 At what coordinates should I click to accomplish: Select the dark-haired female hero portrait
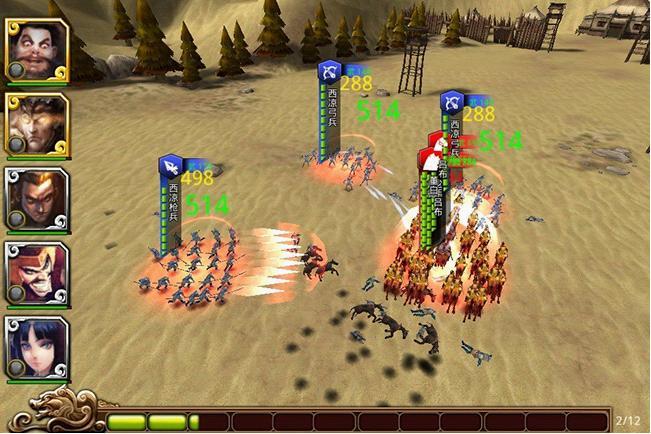(37, 347)
